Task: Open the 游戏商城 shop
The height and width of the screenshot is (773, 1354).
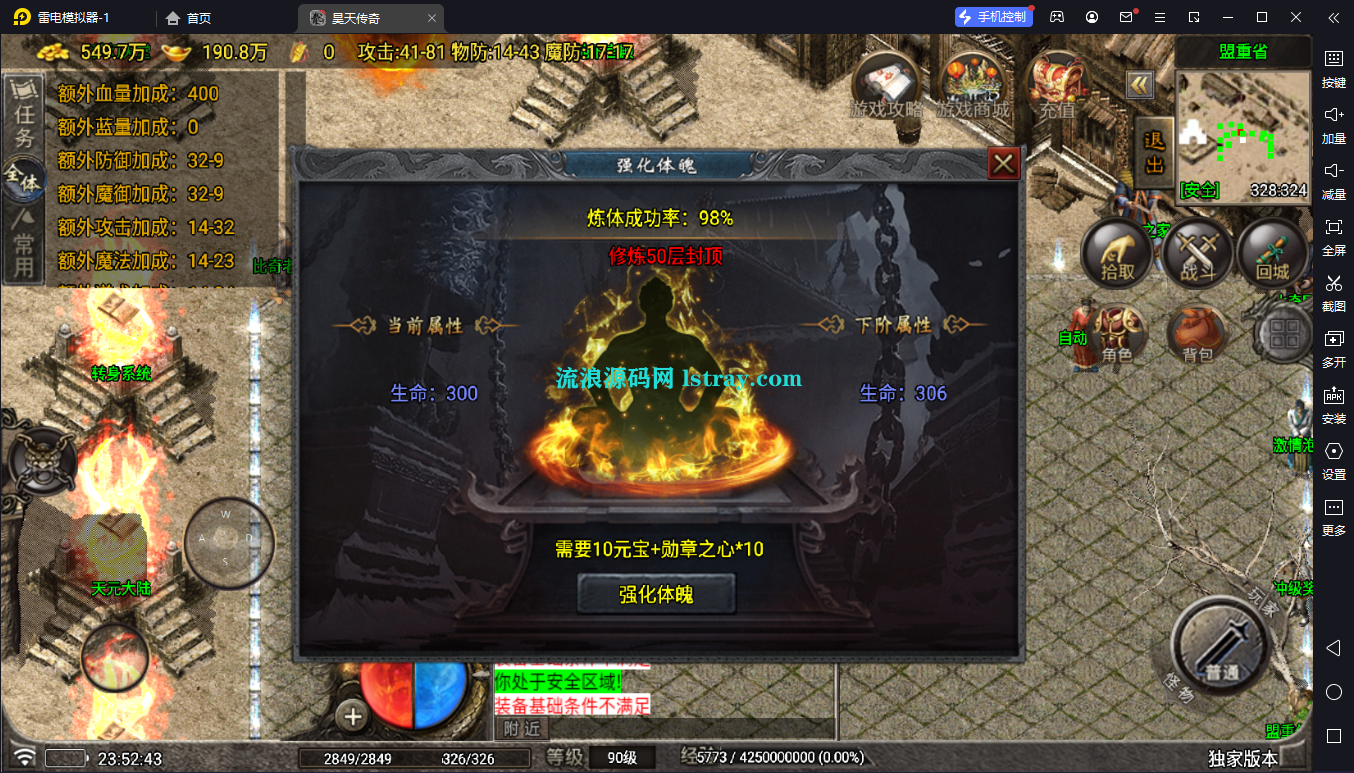Action: click(972, 84)
